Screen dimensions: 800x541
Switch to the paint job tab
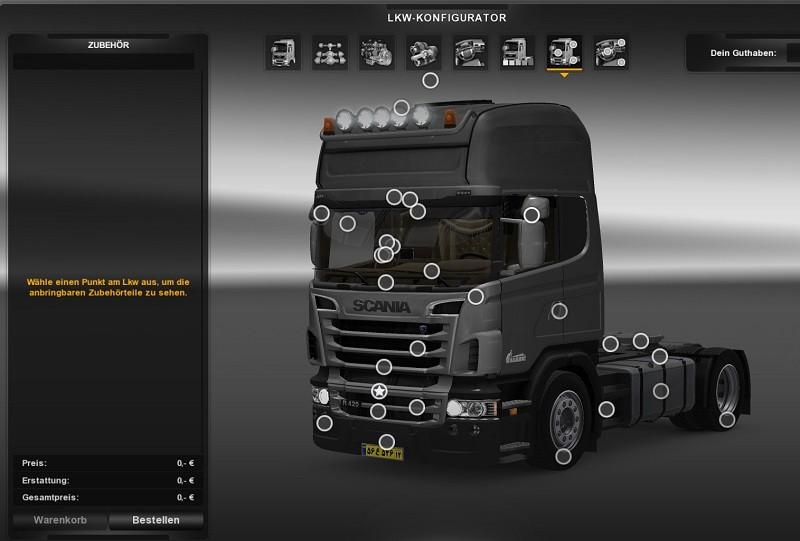[517, 52]
